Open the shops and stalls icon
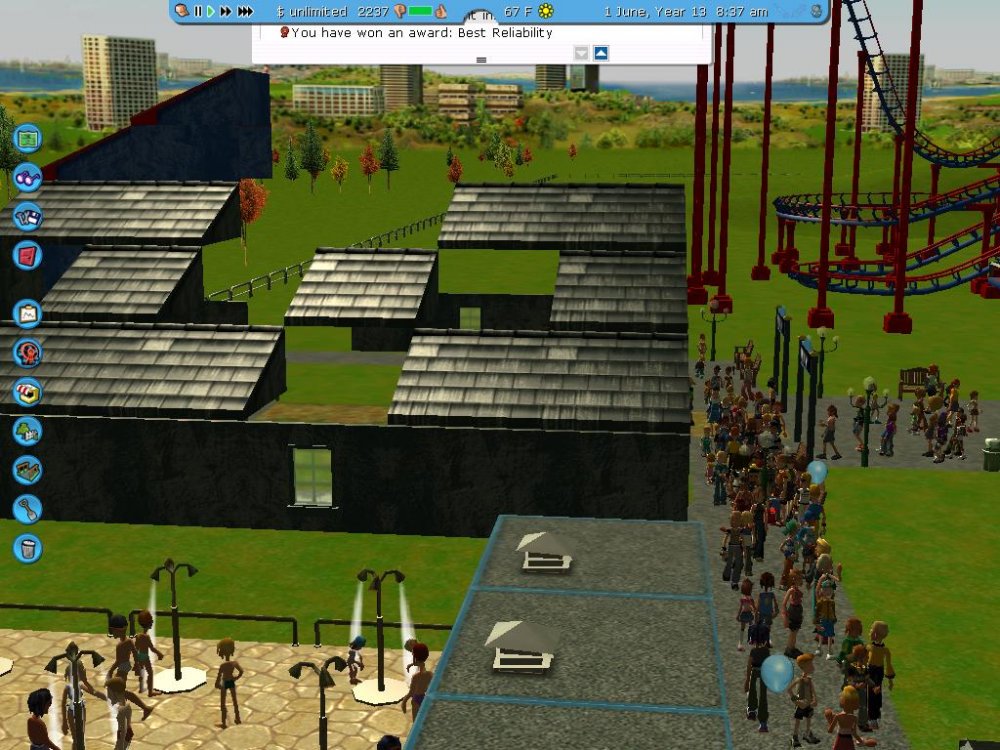This screenshot has width=1000, height=750. coord(27,391)
